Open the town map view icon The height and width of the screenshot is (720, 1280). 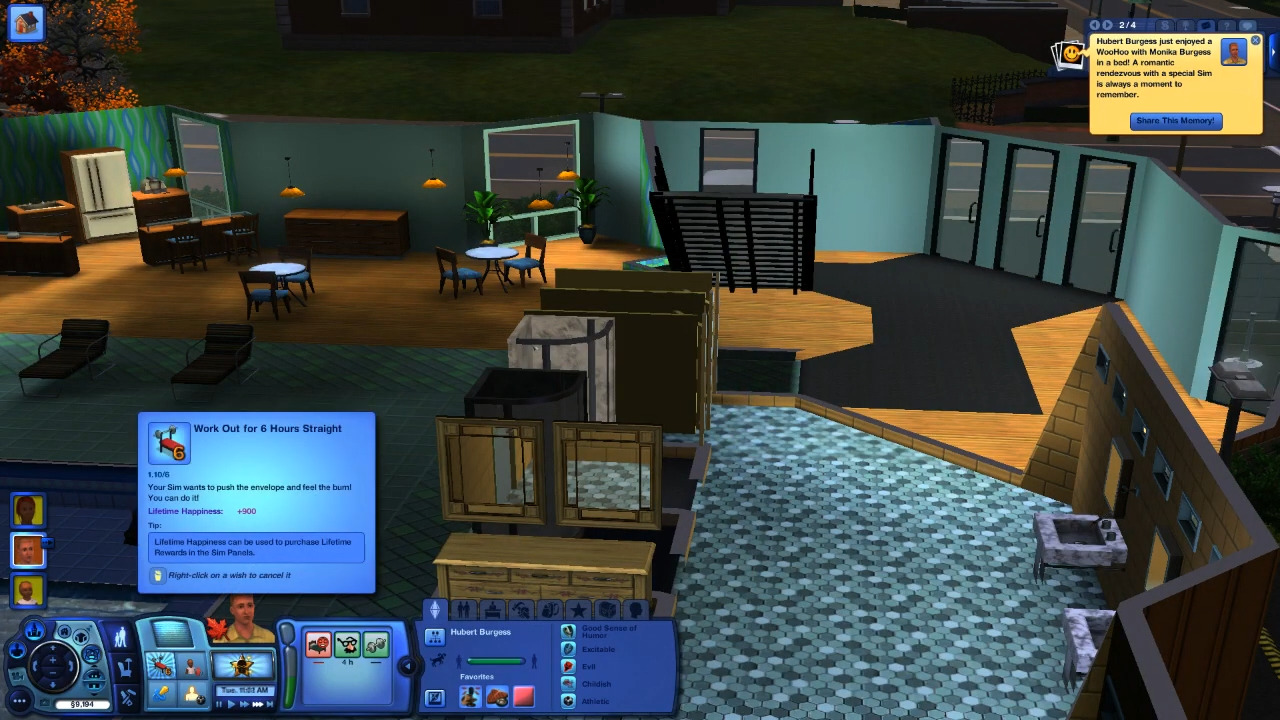pos(35,629)
